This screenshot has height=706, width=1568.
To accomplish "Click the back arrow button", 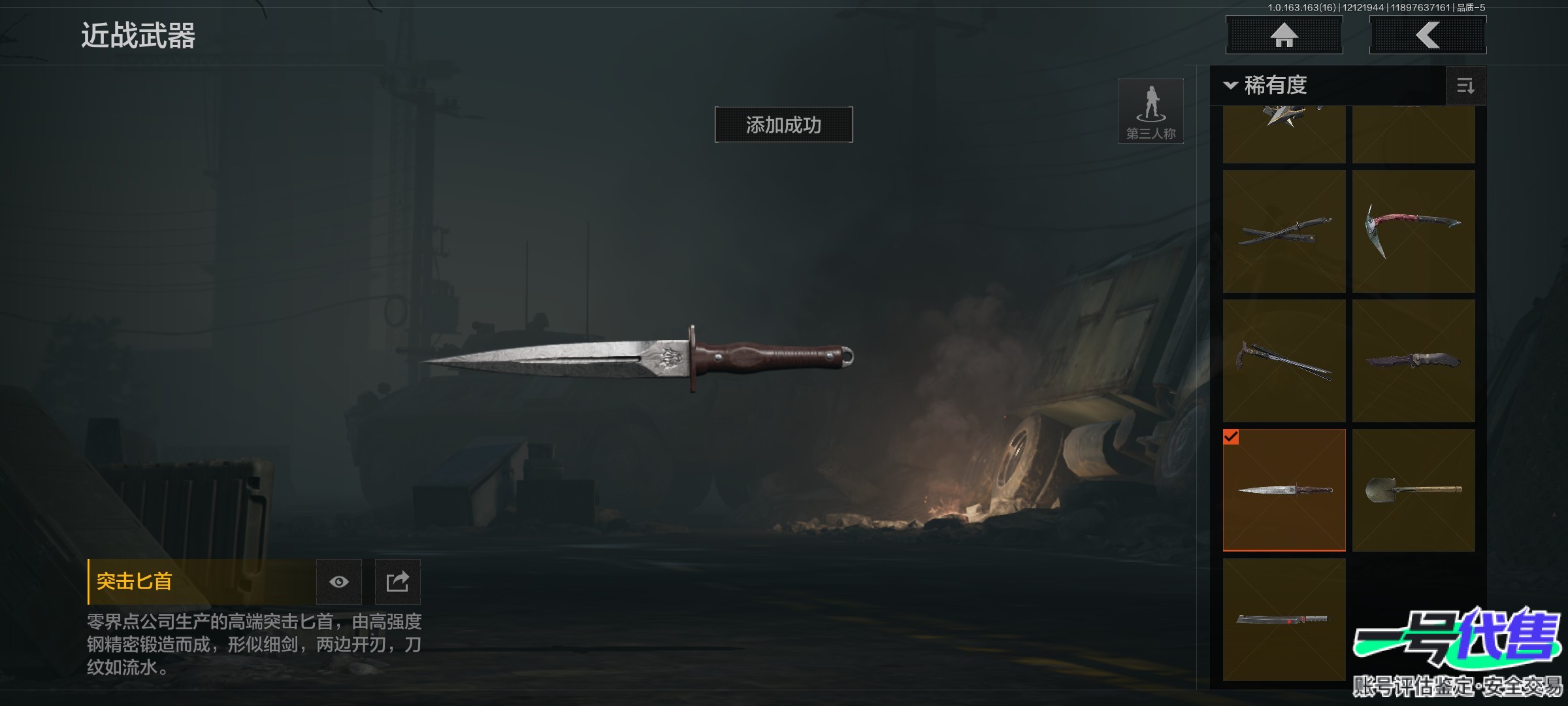I will 1428,35.
